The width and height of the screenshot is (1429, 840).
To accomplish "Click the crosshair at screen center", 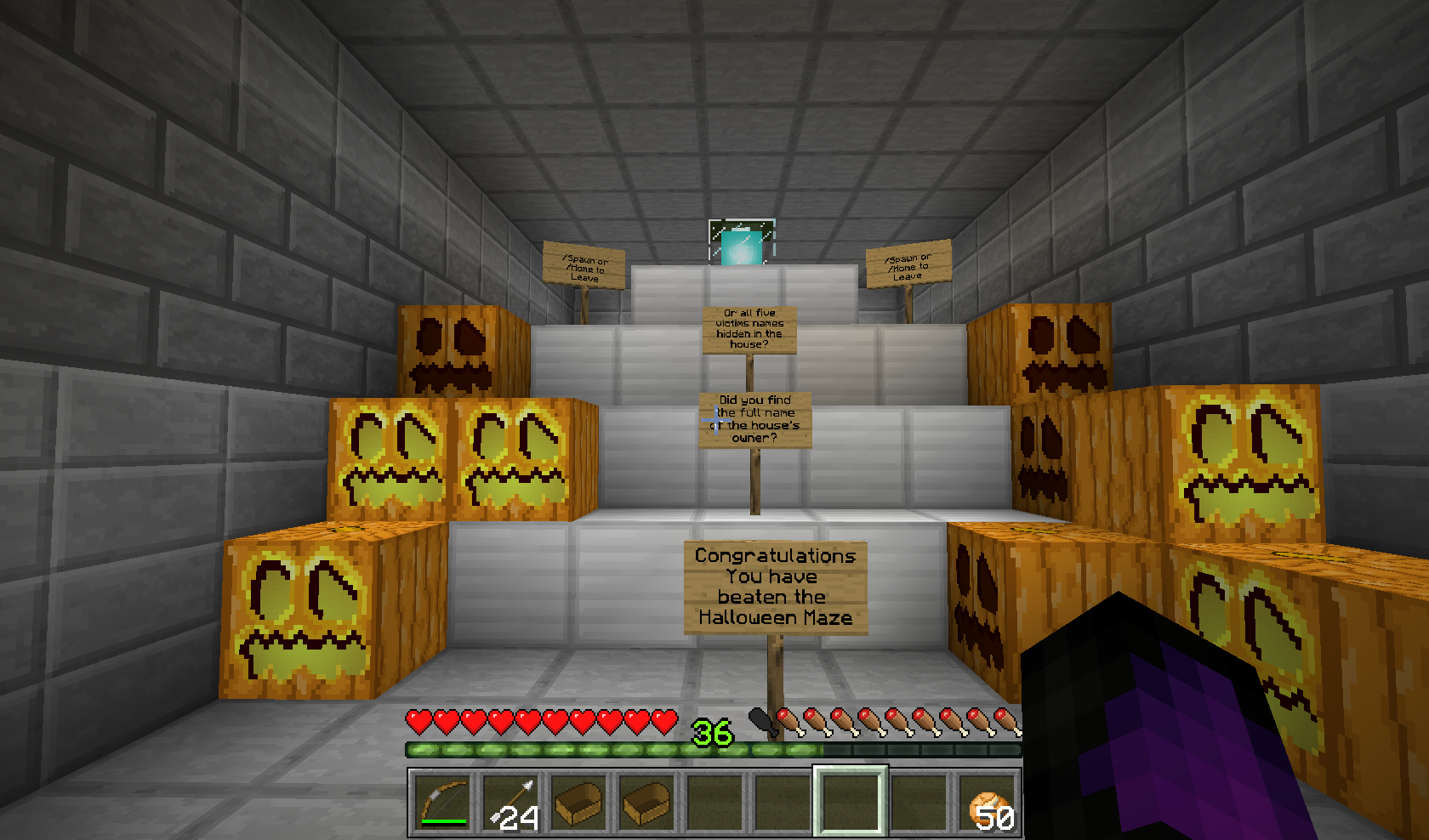I will (x=714, y=420).
